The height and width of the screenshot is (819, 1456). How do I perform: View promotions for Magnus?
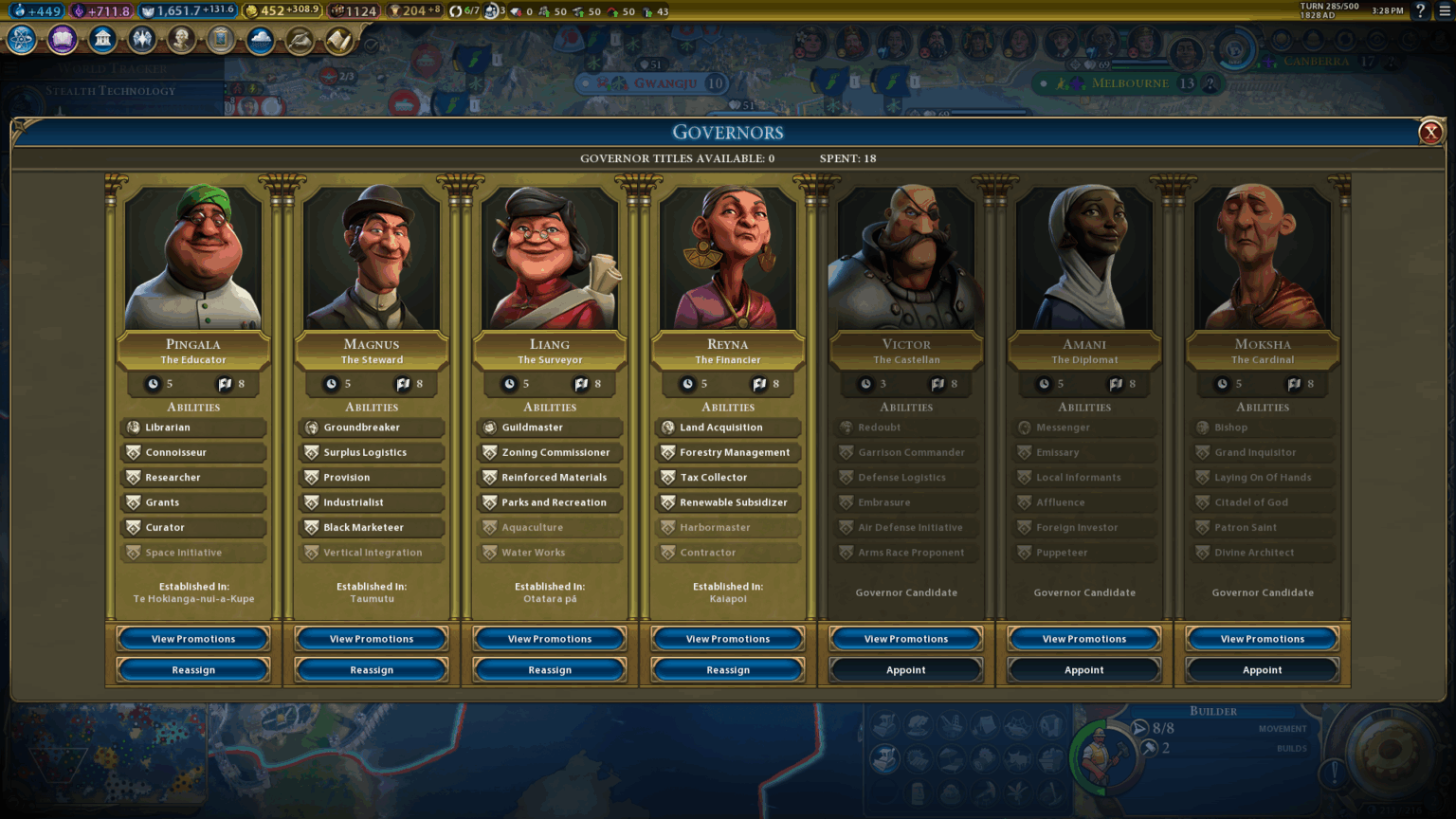(372, 639)
